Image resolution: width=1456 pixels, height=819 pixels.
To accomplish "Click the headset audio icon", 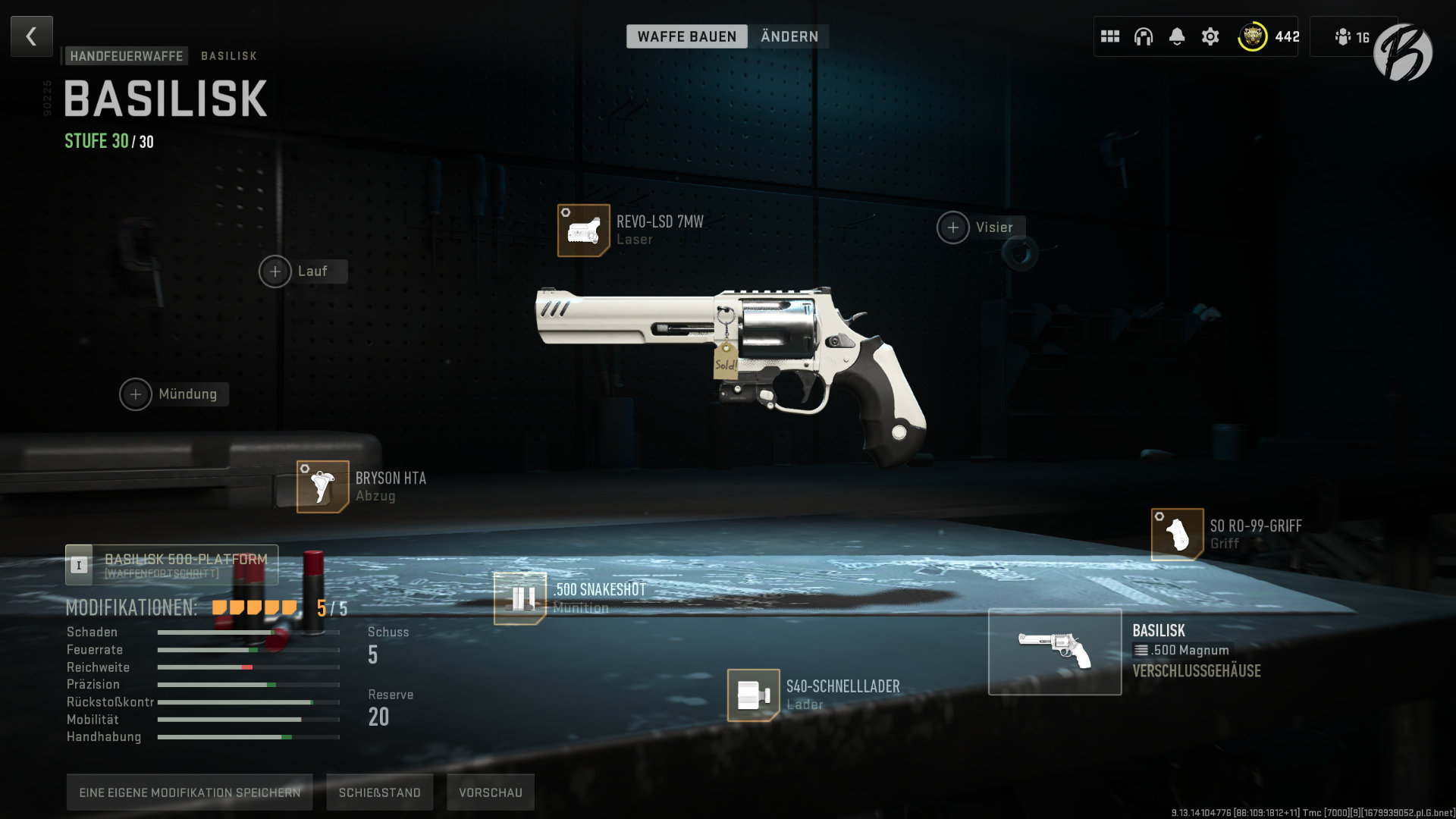I will click(x=1144, y=36).
